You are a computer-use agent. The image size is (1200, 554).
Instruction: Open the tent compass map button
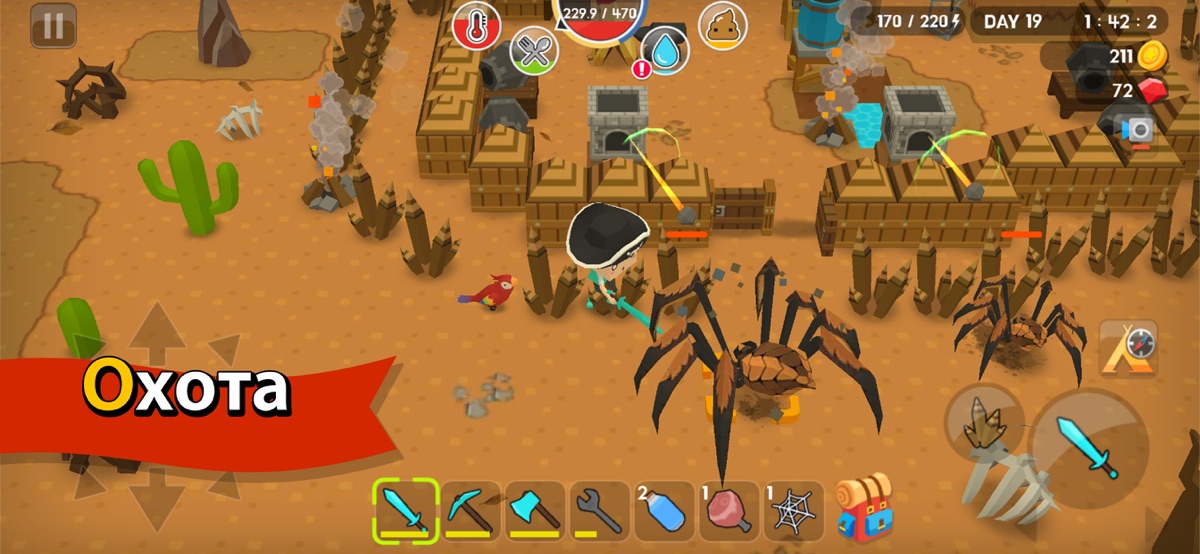point(1128,349)
